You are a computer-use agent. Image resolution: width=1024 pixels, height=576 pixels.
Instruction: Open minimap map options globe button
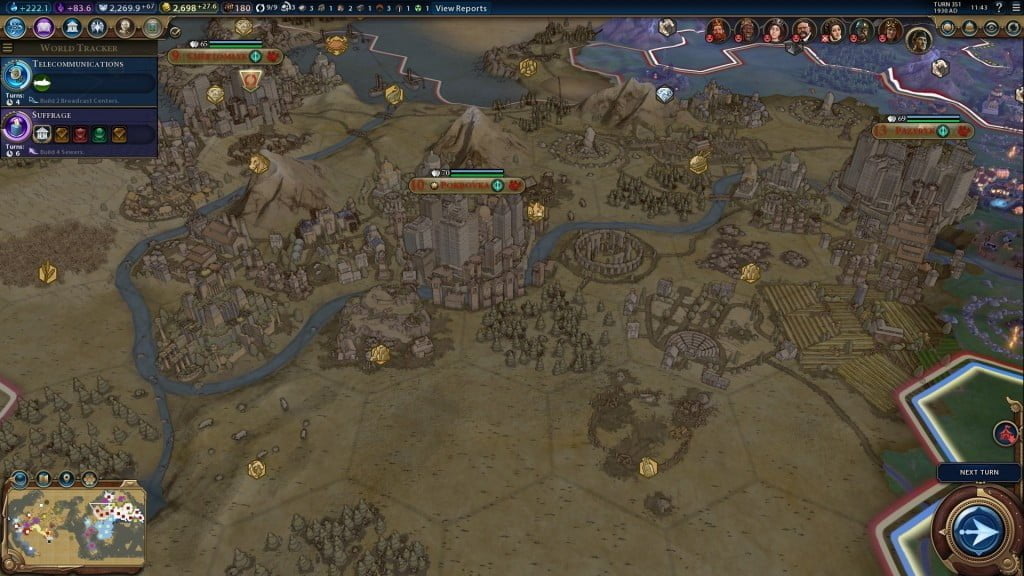click(20, 479)
